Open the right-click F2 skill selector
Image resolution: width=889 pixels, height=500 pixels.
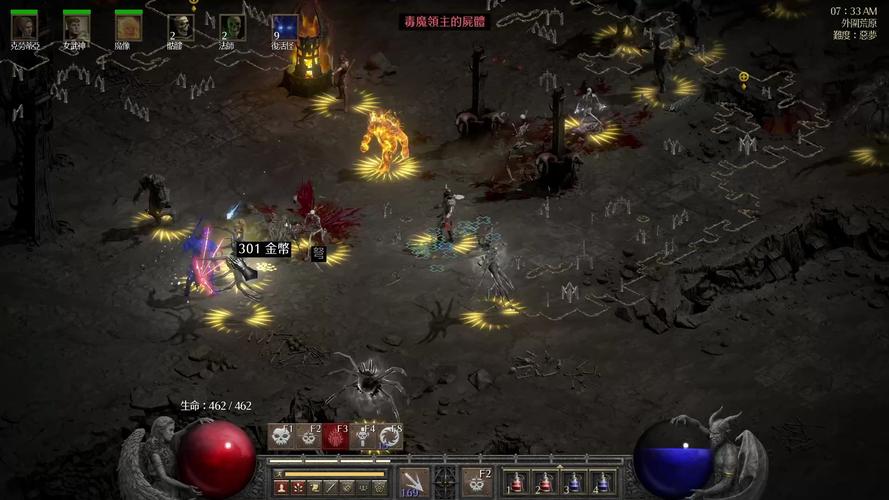[x=477, y=482]
